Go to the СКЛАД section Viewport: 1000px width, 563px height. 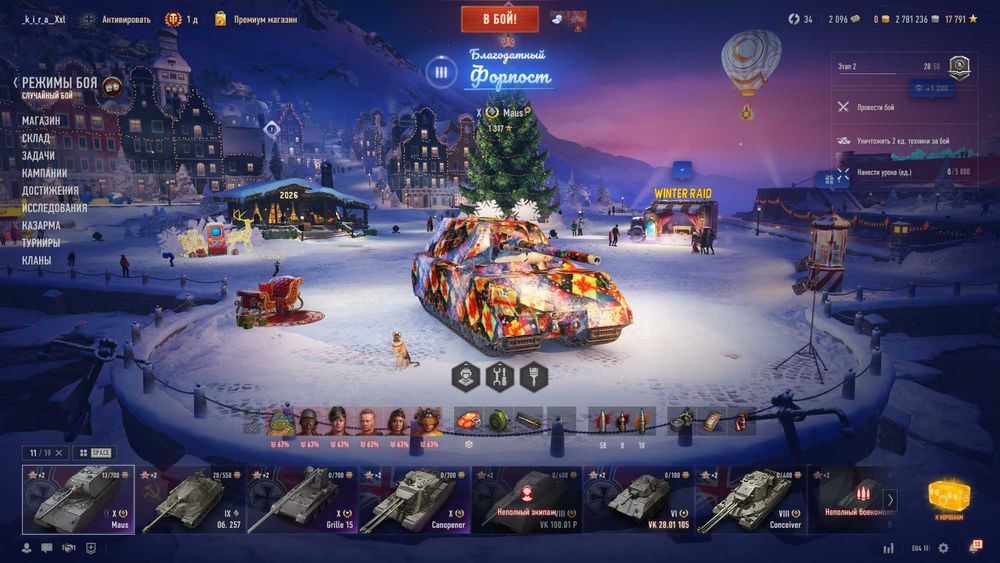(x=38, y=139)
